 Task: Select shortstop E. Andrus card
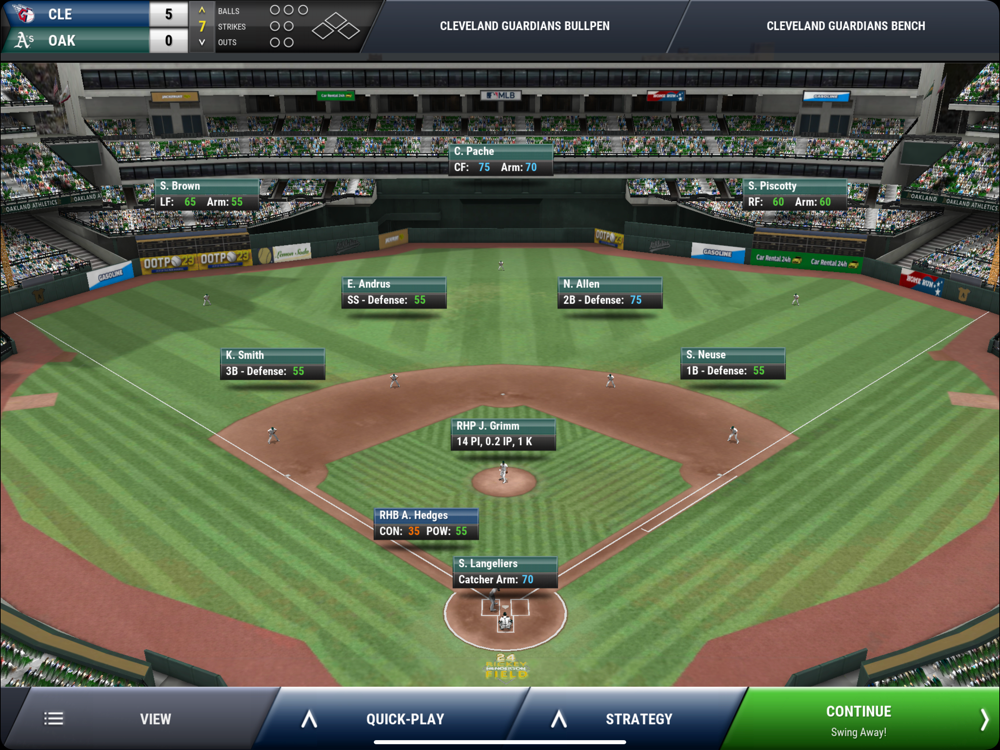point(394,292)
